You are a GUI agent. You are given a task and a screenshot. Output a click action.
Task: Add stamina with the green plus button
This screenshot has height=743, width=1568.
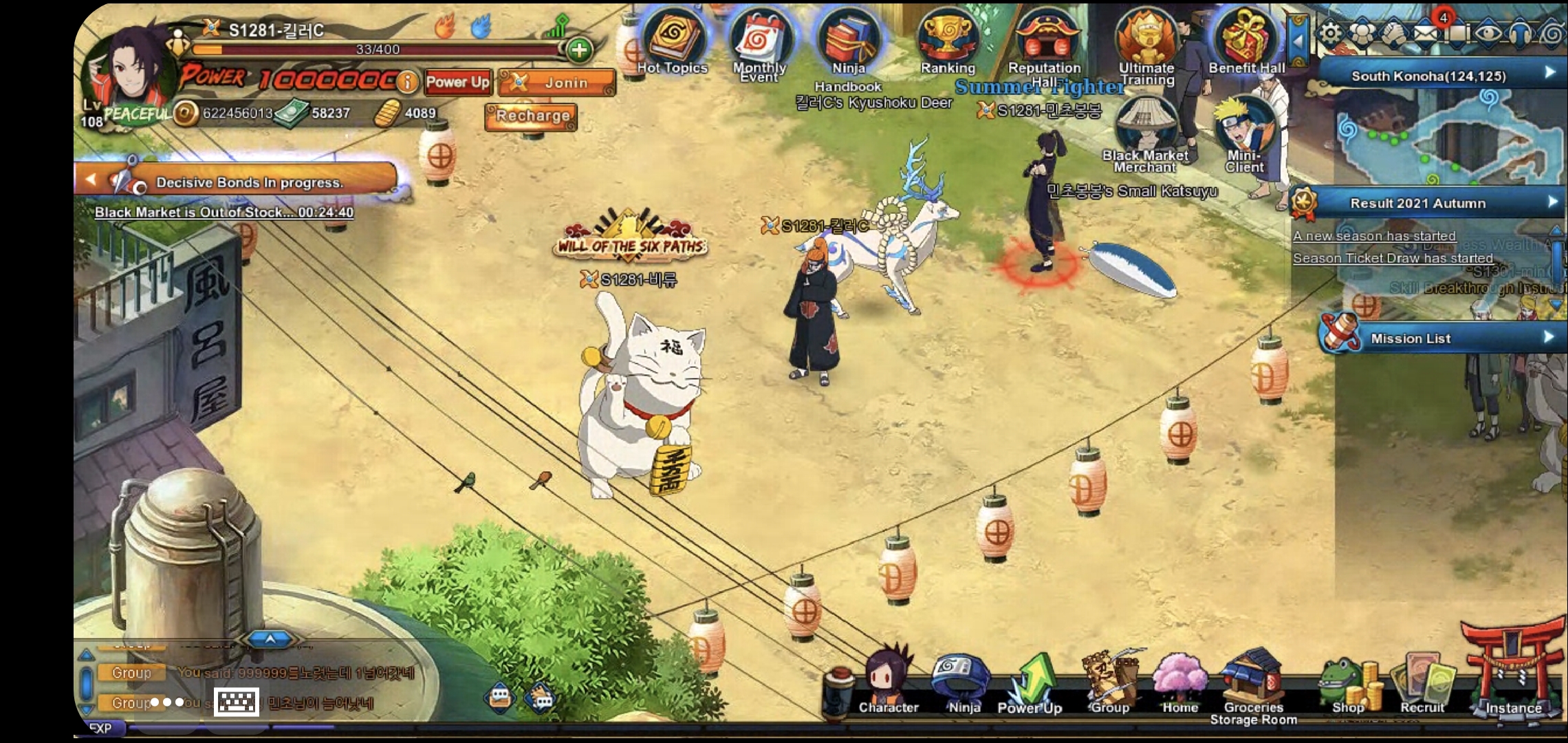[579, 50]
